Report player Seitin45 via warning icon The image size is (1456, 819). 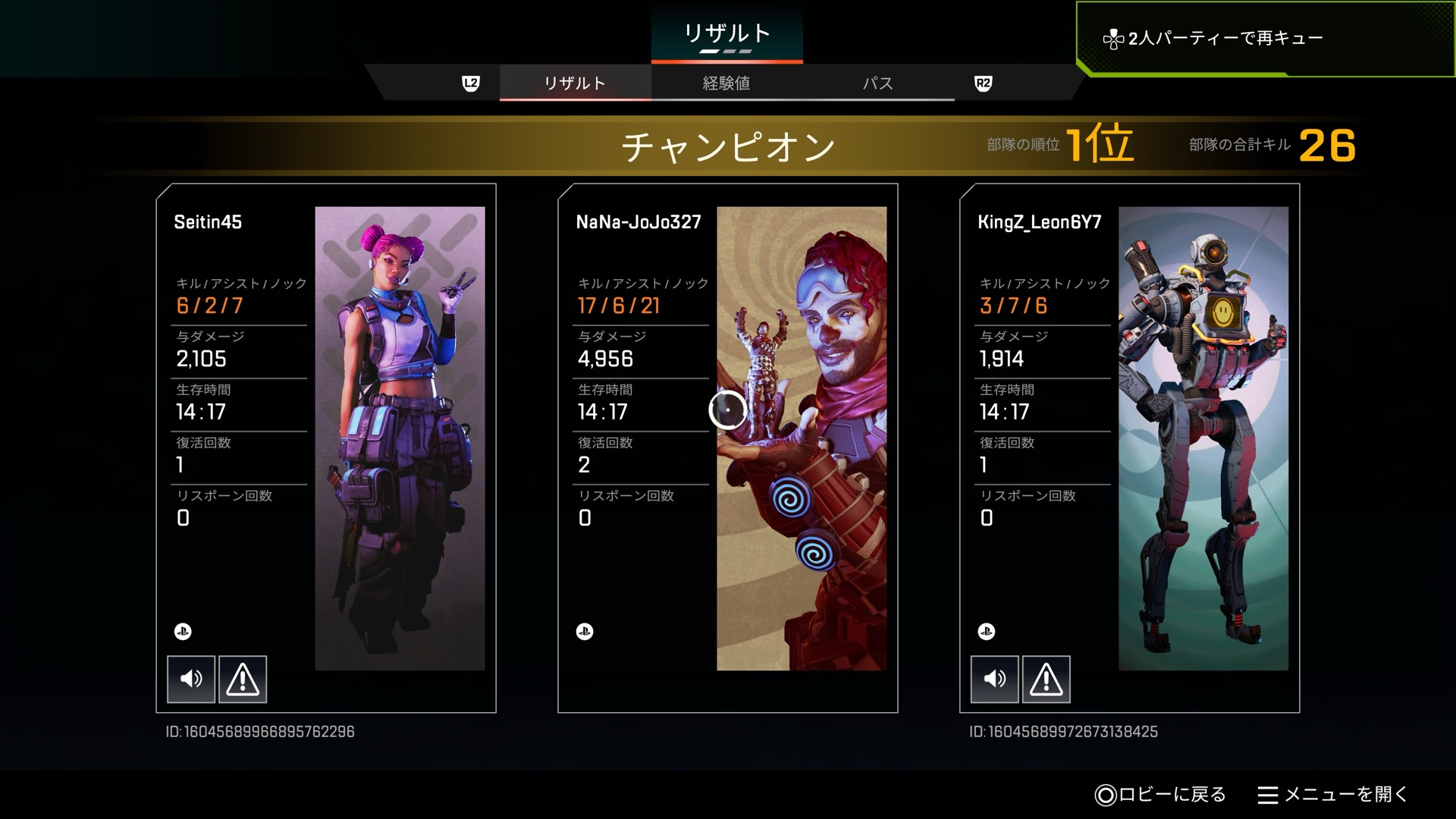(x=243, y=679)
